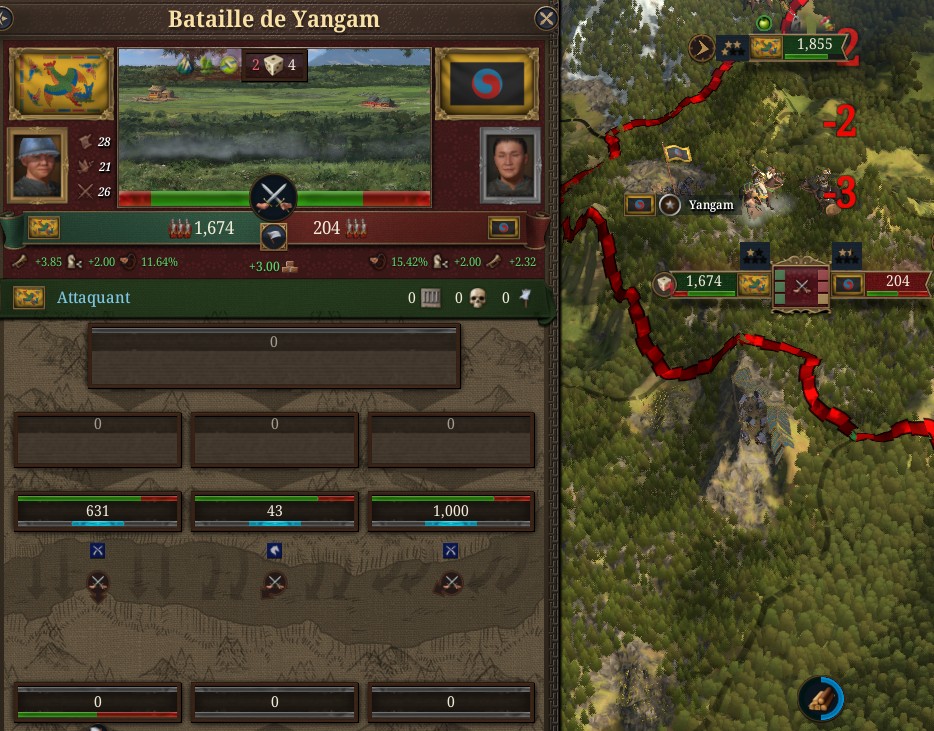Open the defender's red-blue taegeuk flag

(487, 84)
